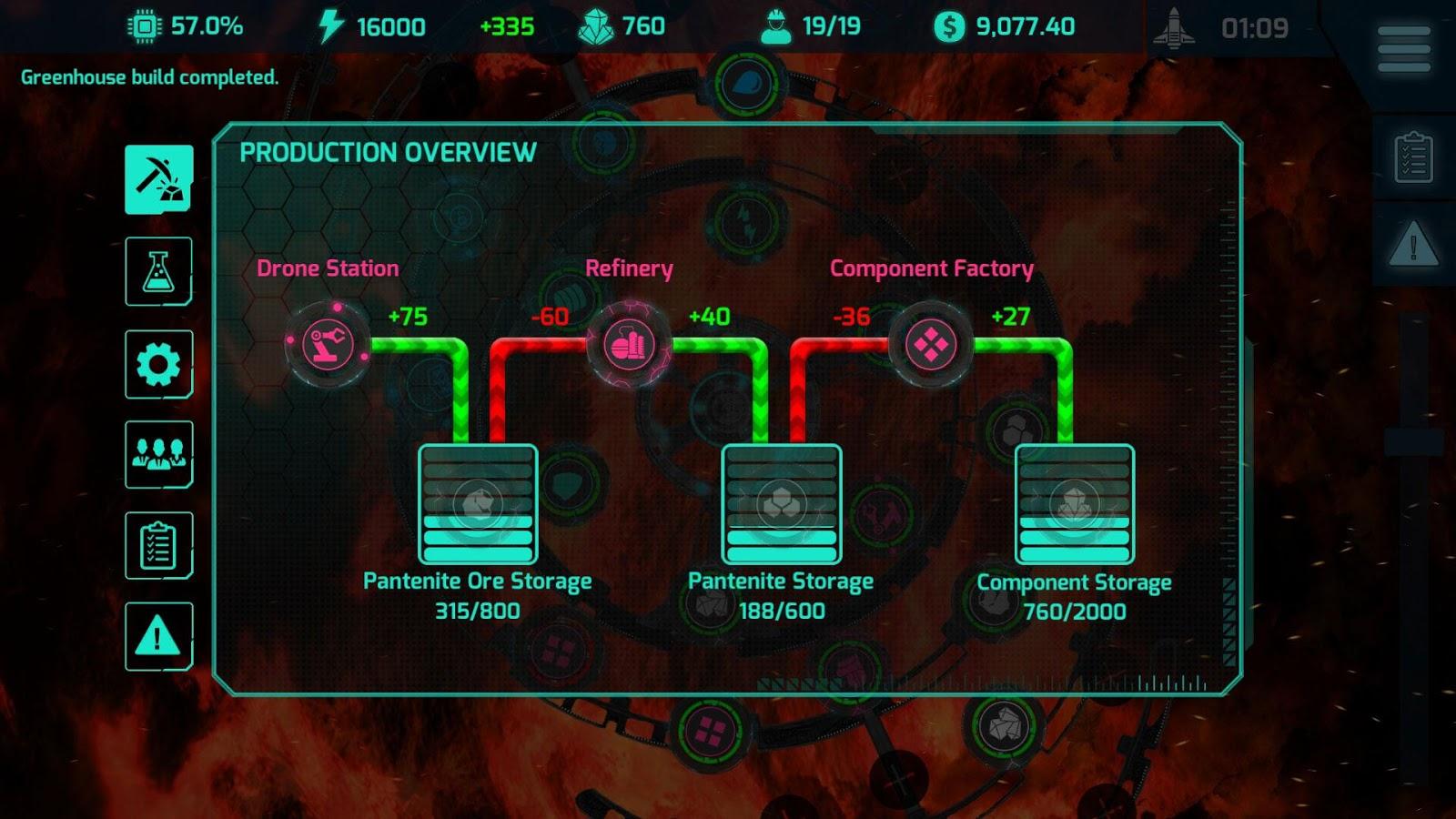This screenshot has width=1456, height=819.
Task: Select the pickaxe production tab
Action: pyautogui.click(x=159, y=179)
